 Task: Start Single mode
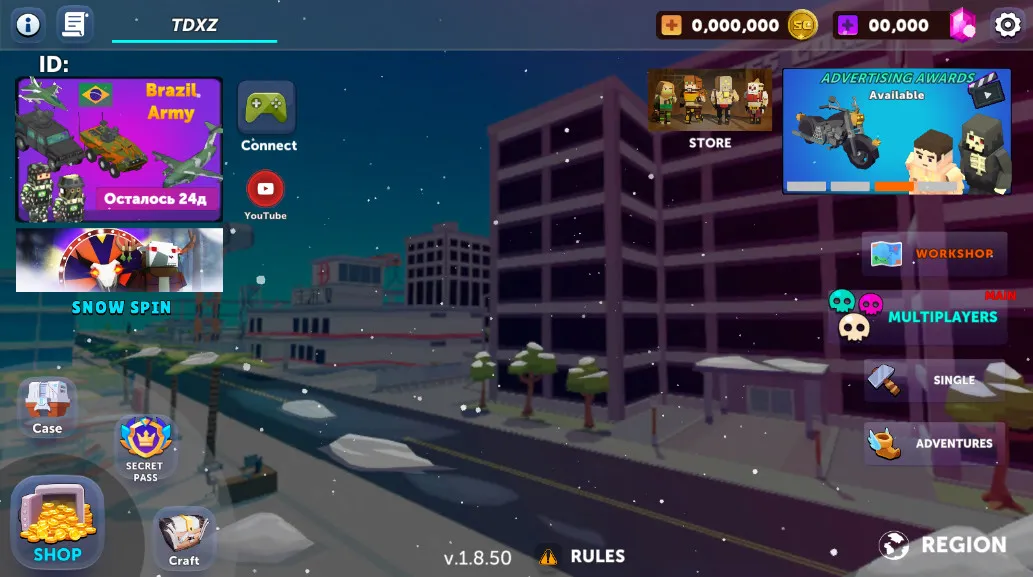coord(934,380)
